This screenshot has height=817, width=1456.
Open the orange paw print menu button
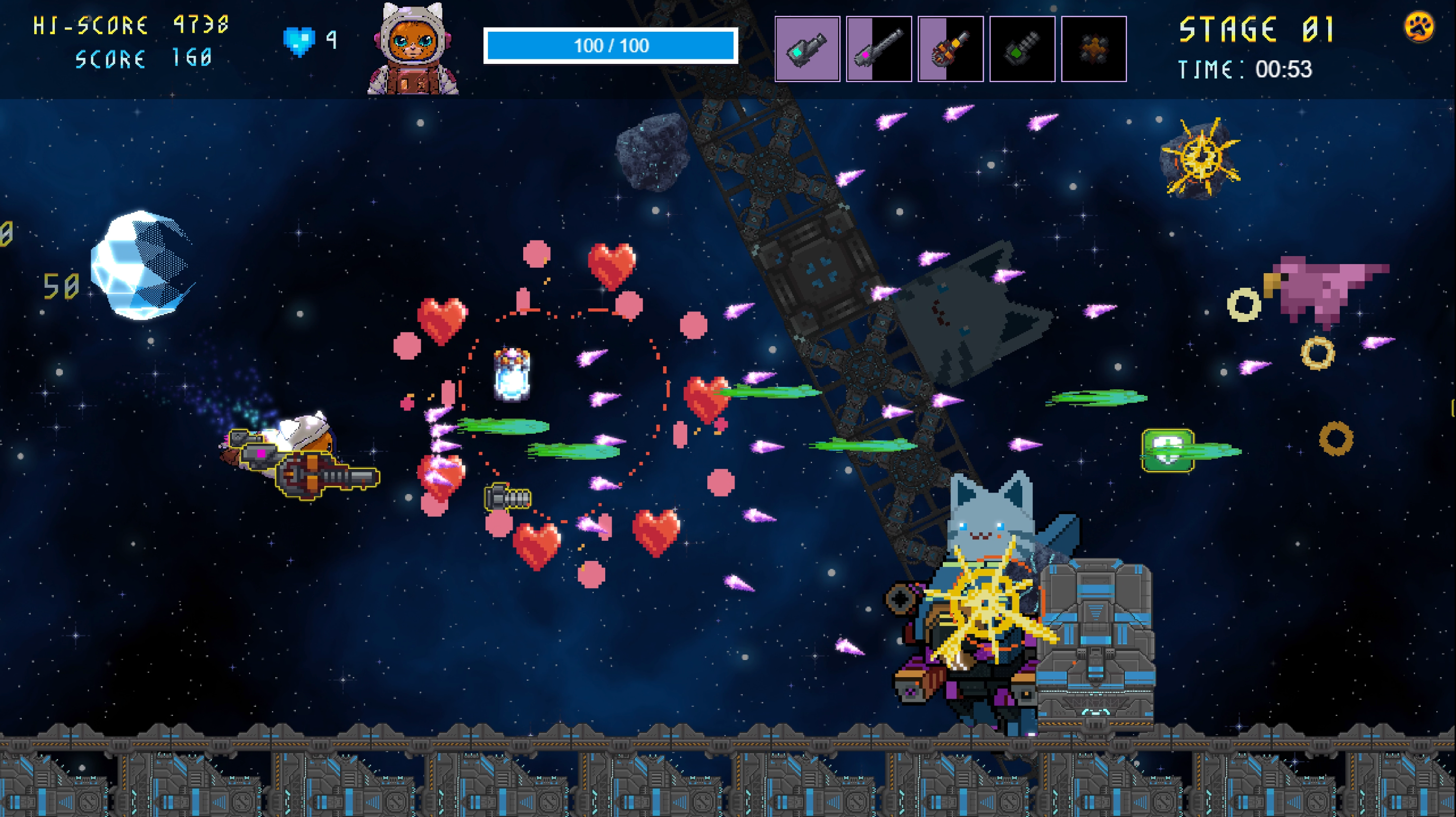pos(1419,27)
